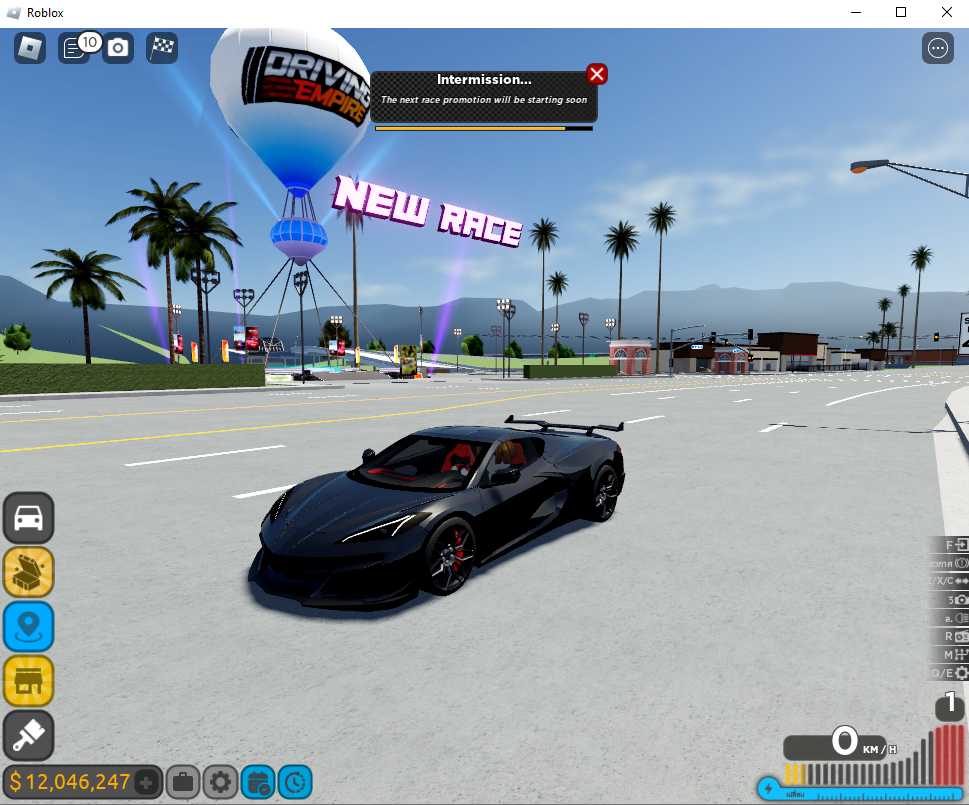The image size is (969, 805).
Task: Open the chat with 10 unread messages
Action: (74, 47)
